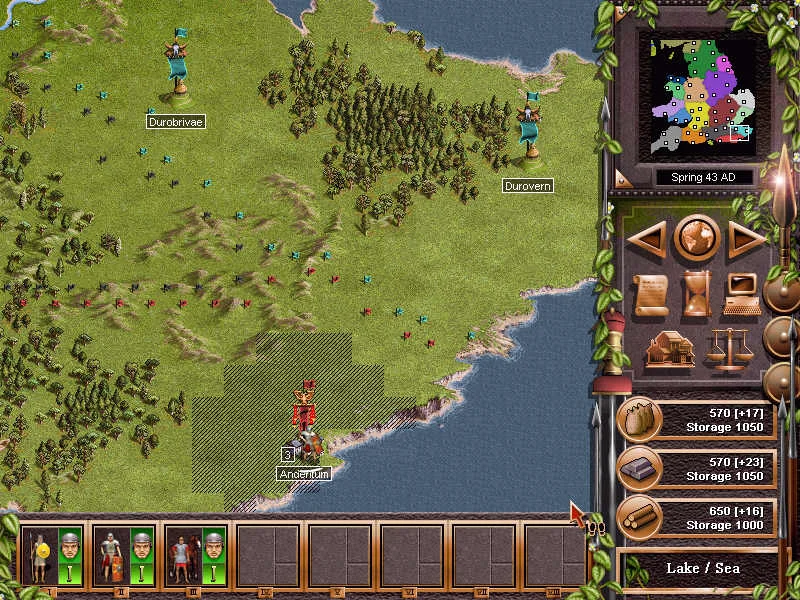
Task: Click the Durobrivae settlement label
Action: (x=175, y=122)
